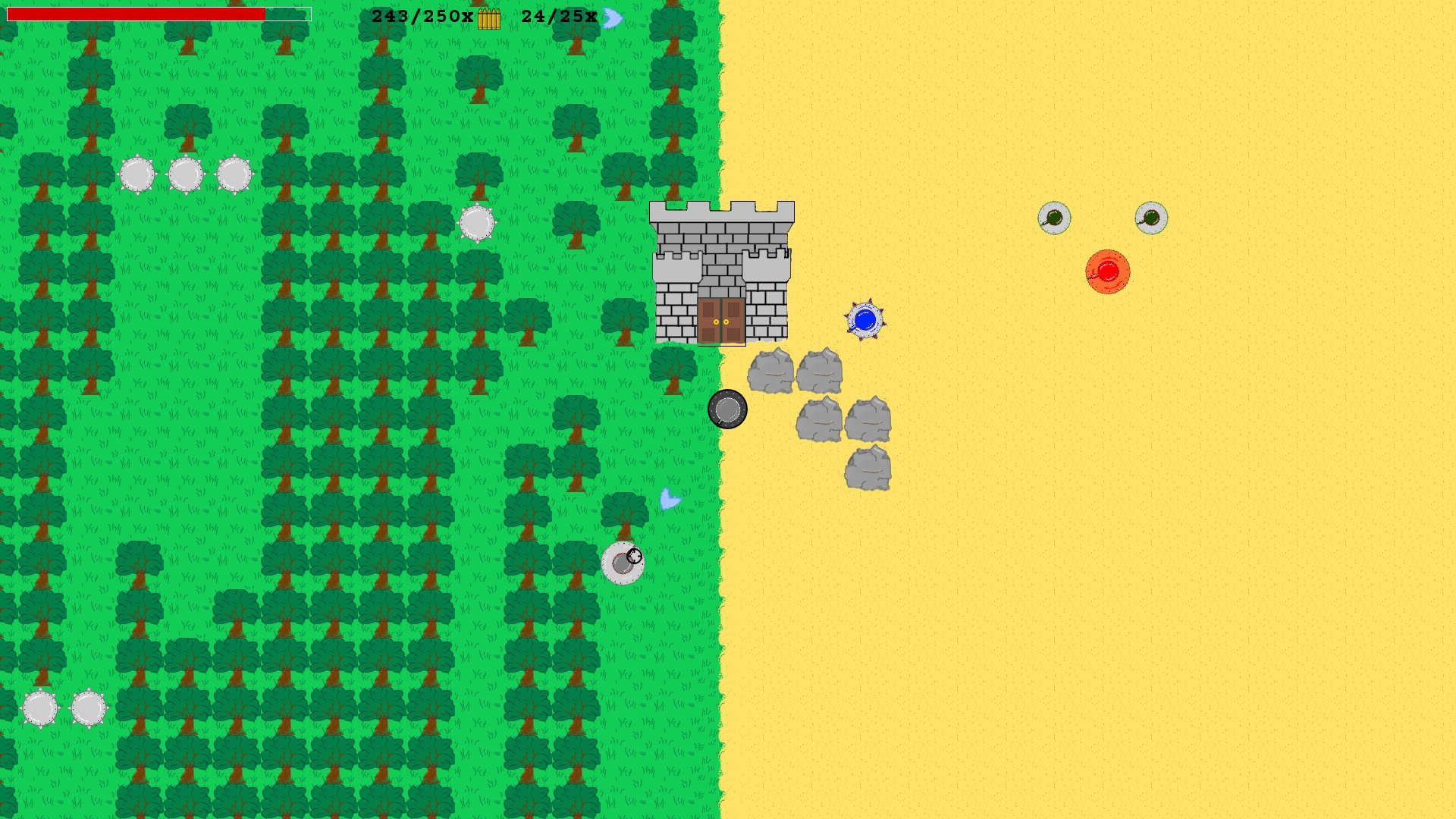
Task: Click the blue feather ammo icon
Action: pyautogui.click(x=611, y=15)
